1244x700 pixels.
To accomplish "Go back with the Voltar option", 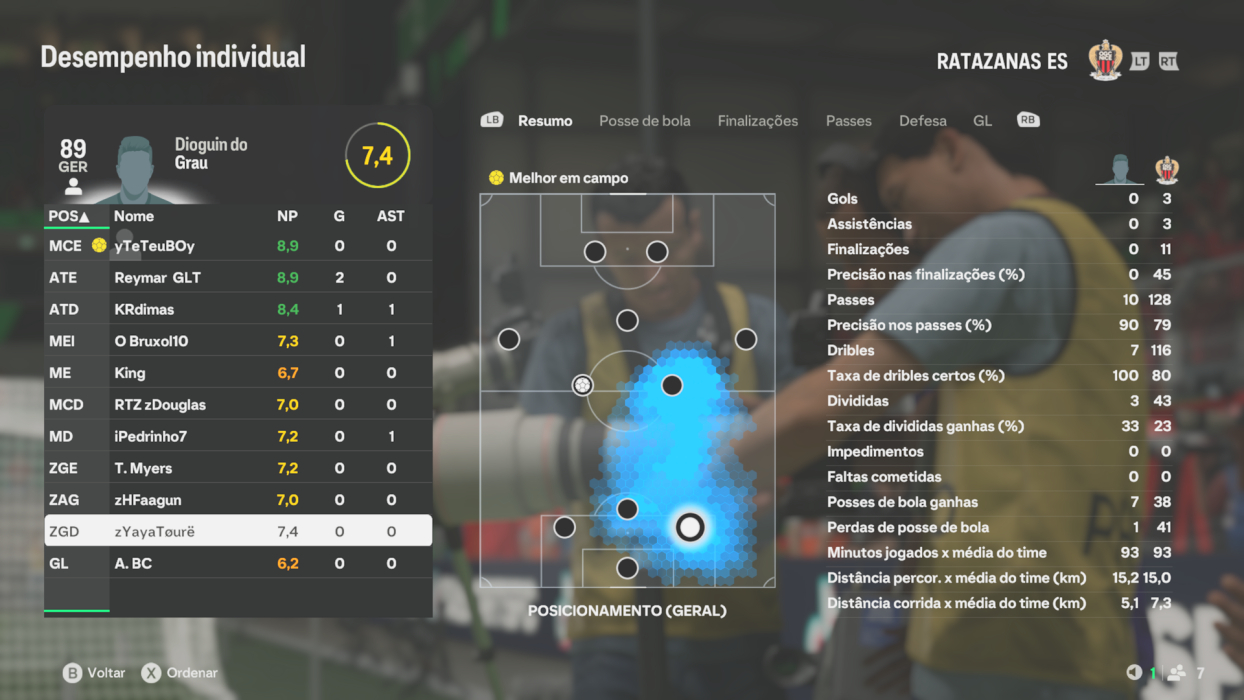I will click(94, 673).
